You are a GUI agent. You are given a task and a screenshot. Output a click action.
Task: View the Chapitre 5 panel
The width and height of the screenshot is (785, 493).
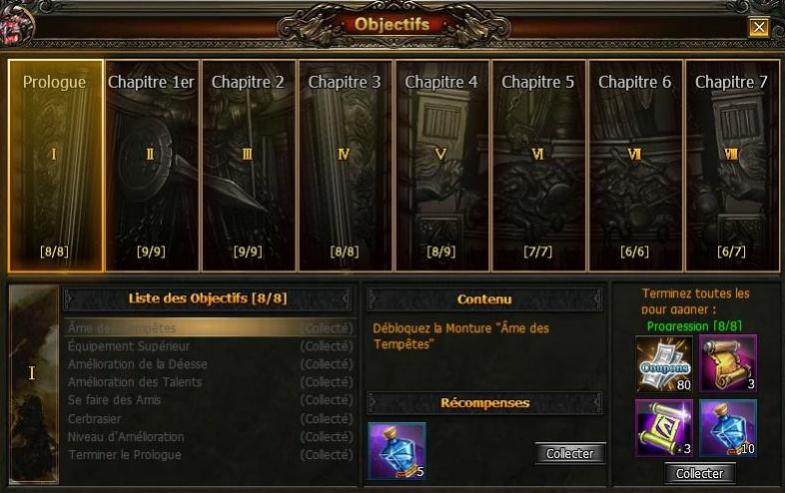click(x=538, y=165)
